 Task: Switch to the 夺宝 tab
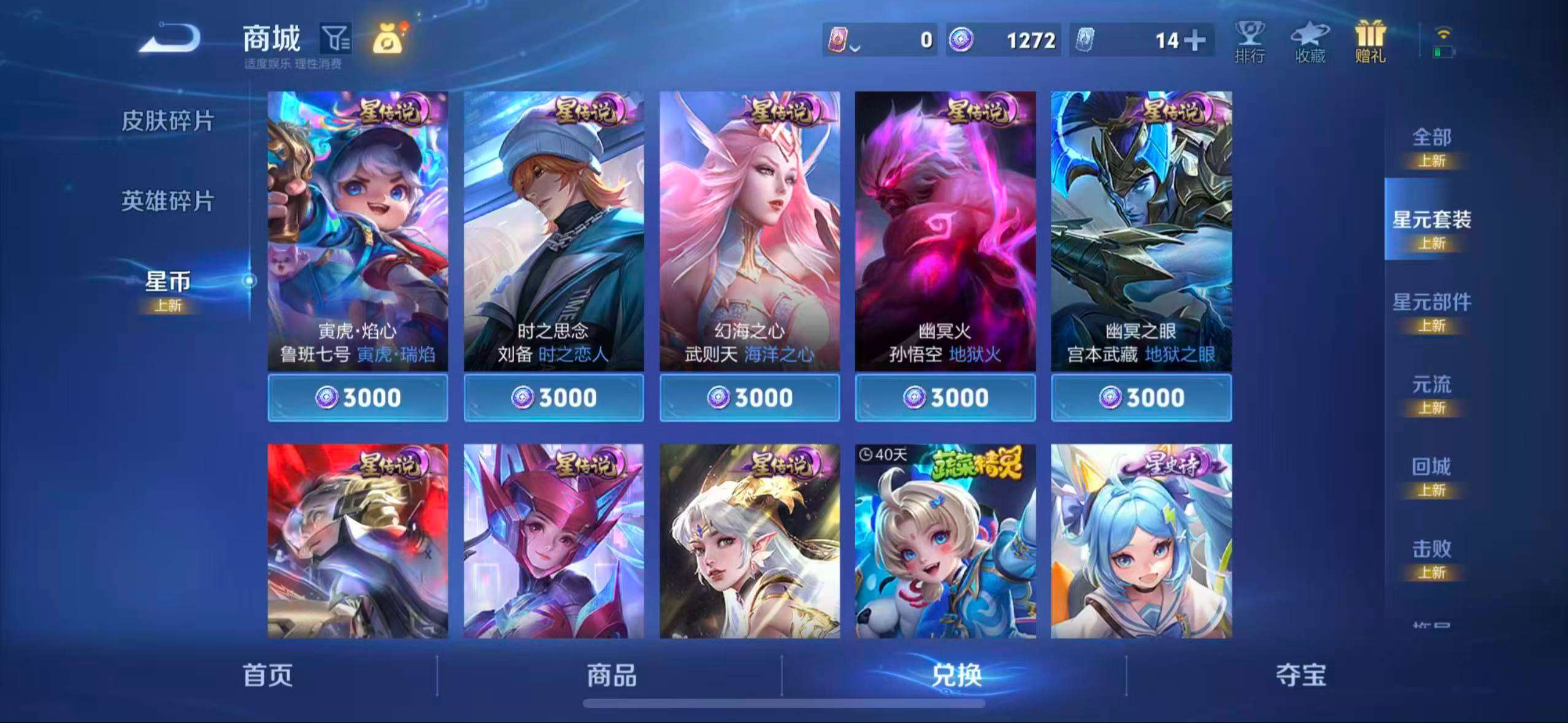1301,675
